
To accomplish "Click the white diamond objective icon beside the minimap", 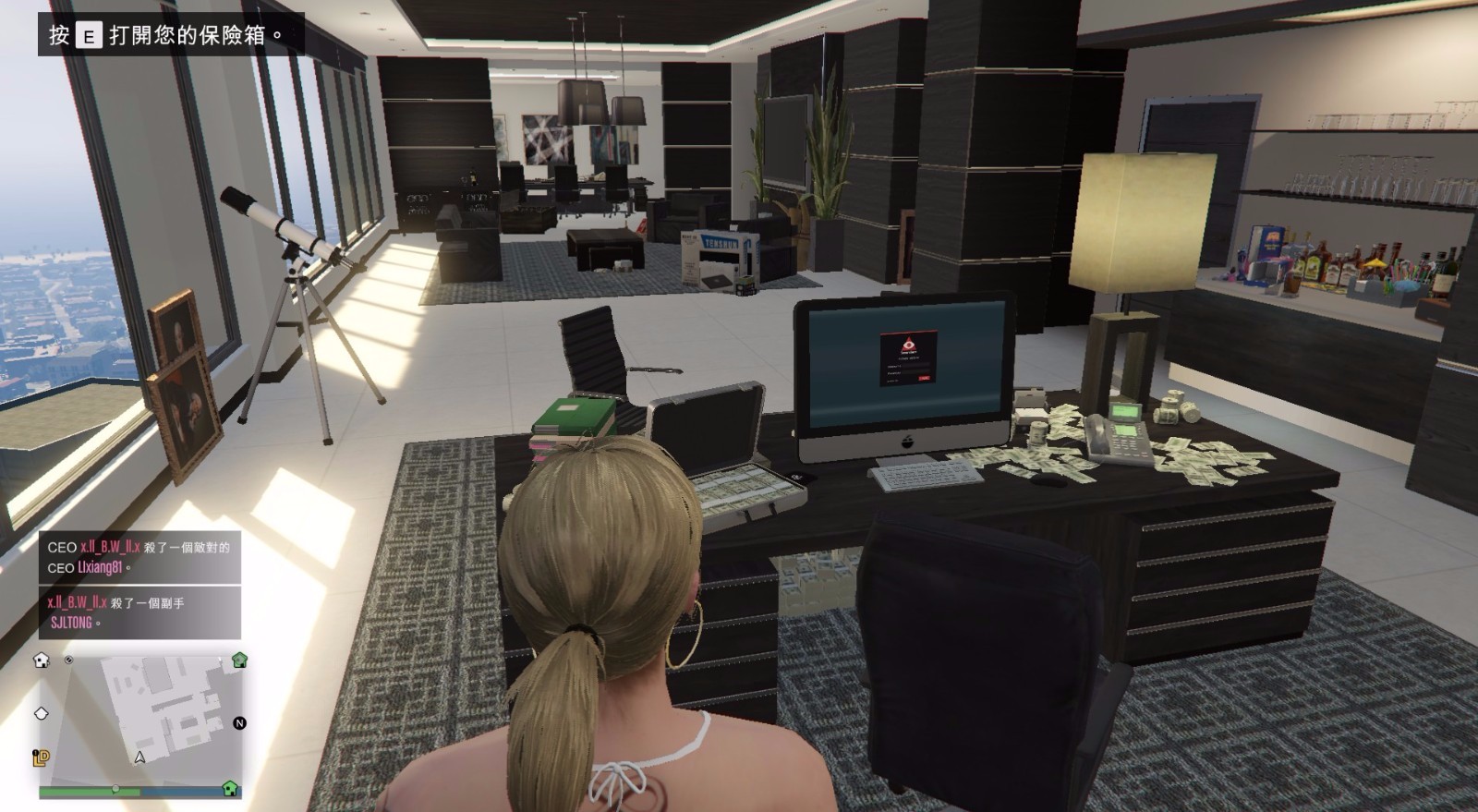I will coord(42,714).
